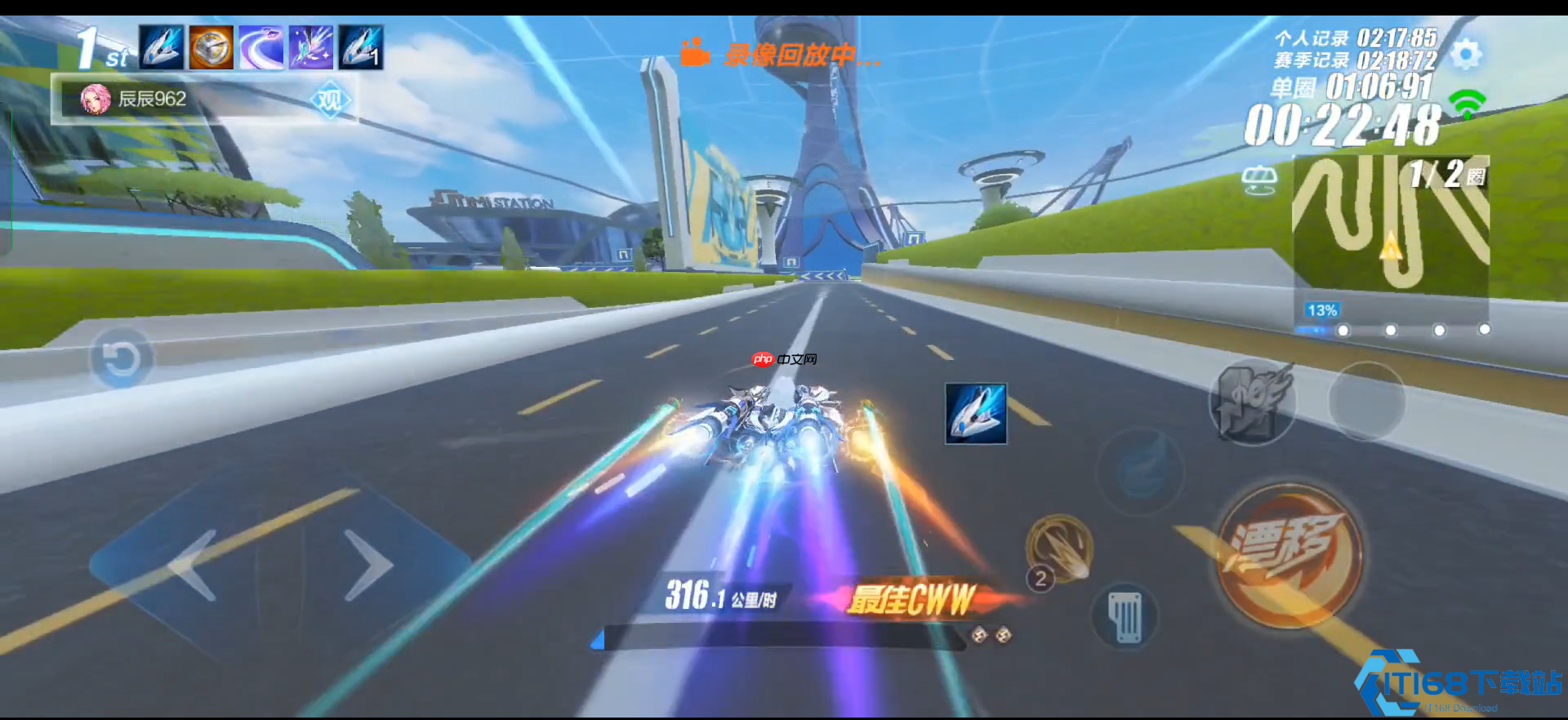Activate the nitro boost with count 2
This screenshot has height=720, width=1568.
1059,549
